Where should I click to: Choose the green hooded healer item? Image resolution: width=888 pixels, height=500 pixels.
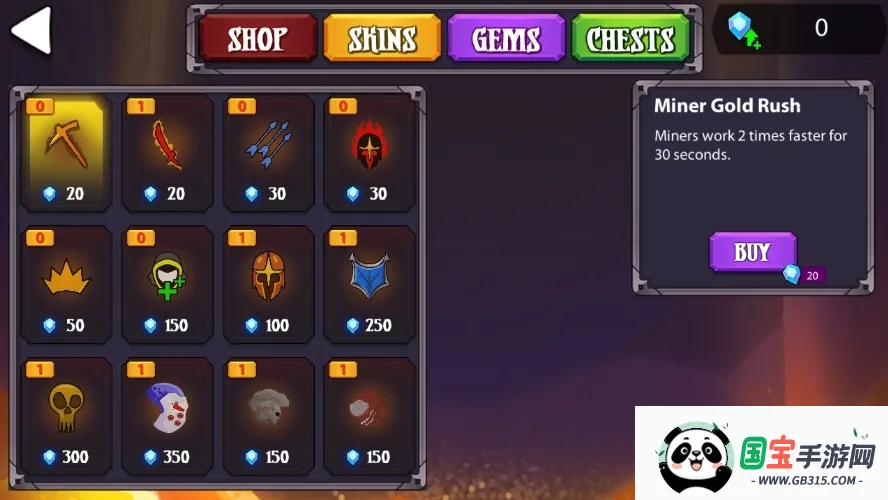click(x=167, y=285)
